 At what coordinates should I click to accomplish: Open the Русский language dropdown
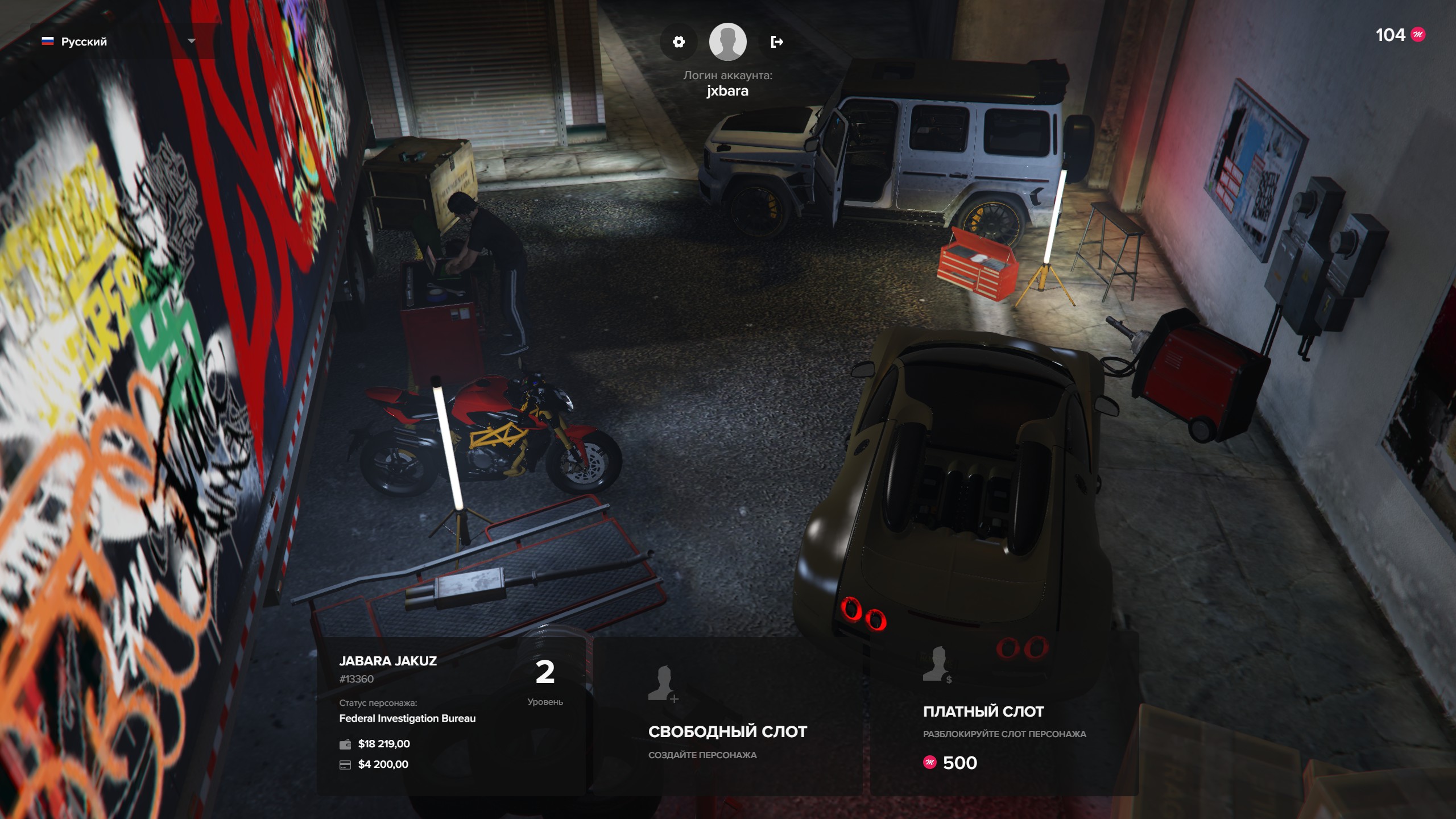119,42
